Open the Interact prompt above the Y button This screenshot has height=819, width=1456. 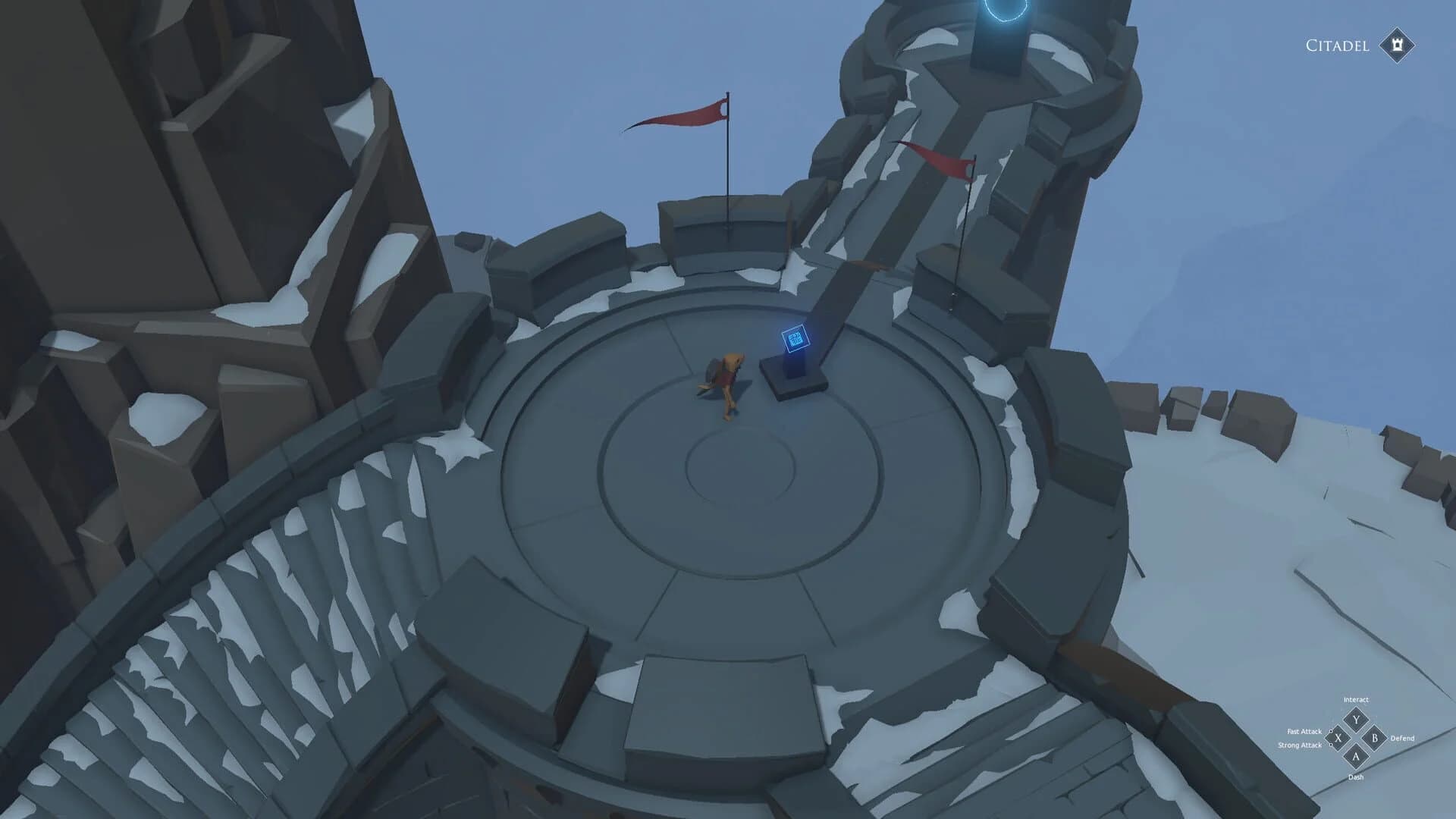click(1357, 700)
